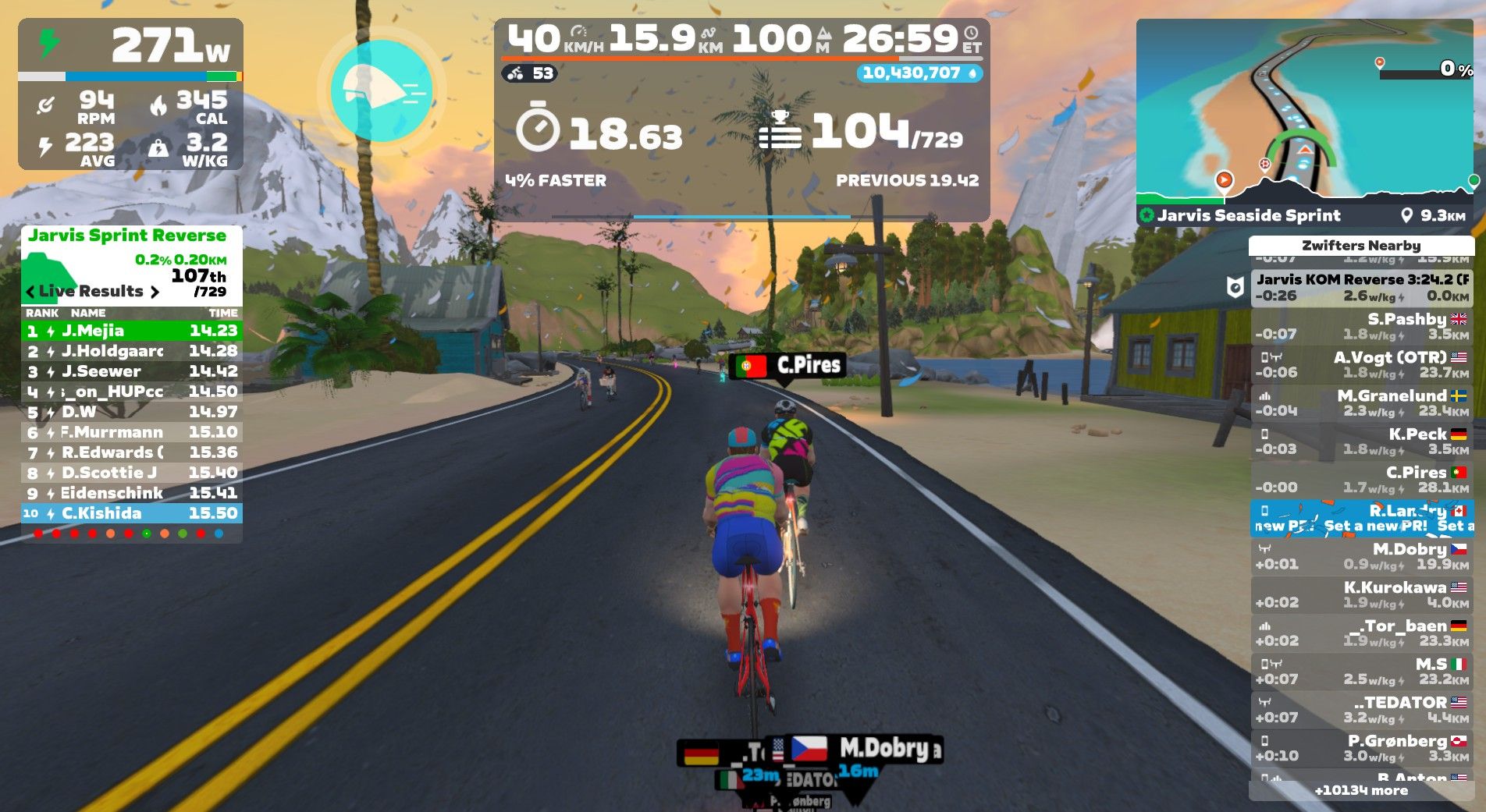This screenshot has width=1486, height=812.
Task: Activate the aero helmet power-up
Action: 381,90
